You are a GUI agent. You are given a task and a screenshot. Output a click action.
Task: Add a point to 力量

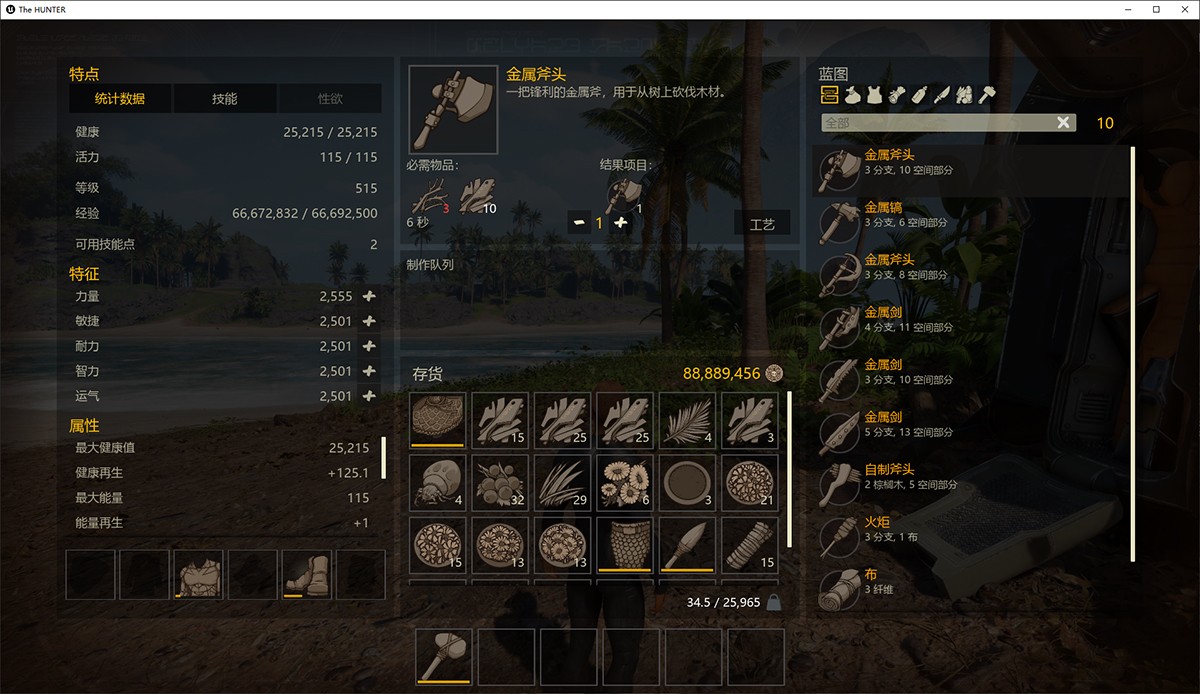tap(369, 296)
